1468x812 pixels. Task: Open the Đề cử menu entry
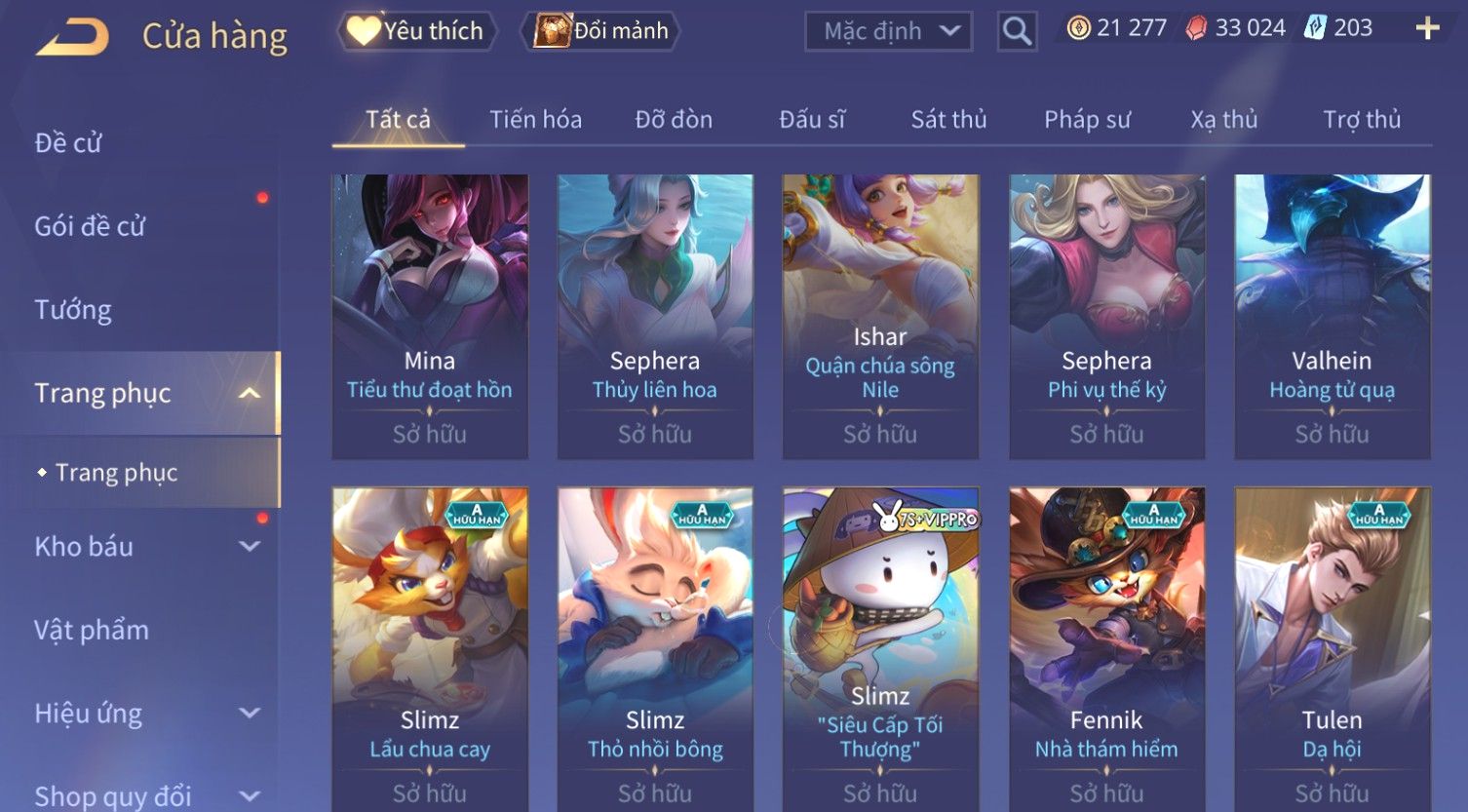click(68, 143)
